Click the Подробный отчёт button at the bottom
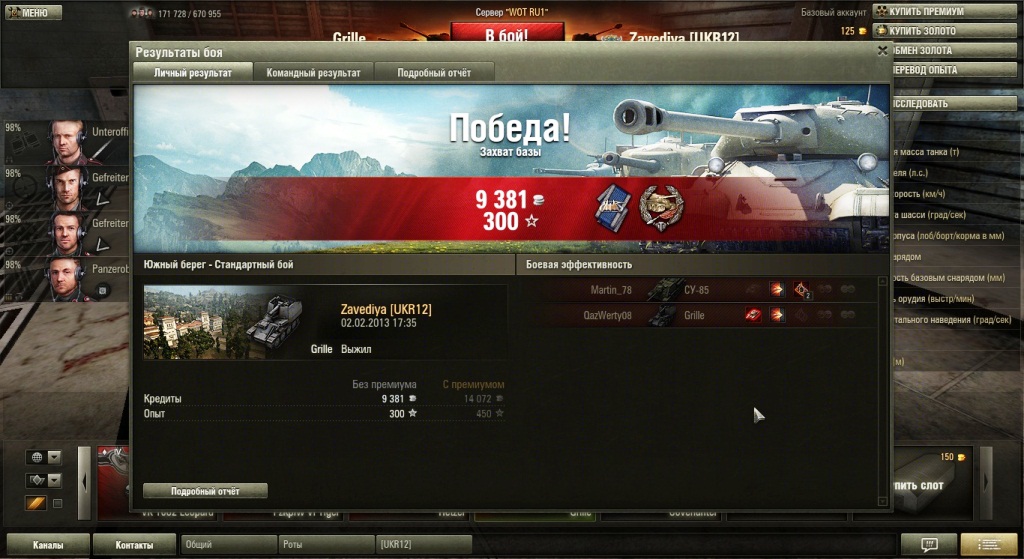Image resolution: width=1024 pixels, height=559 pixels. point(205,491)
